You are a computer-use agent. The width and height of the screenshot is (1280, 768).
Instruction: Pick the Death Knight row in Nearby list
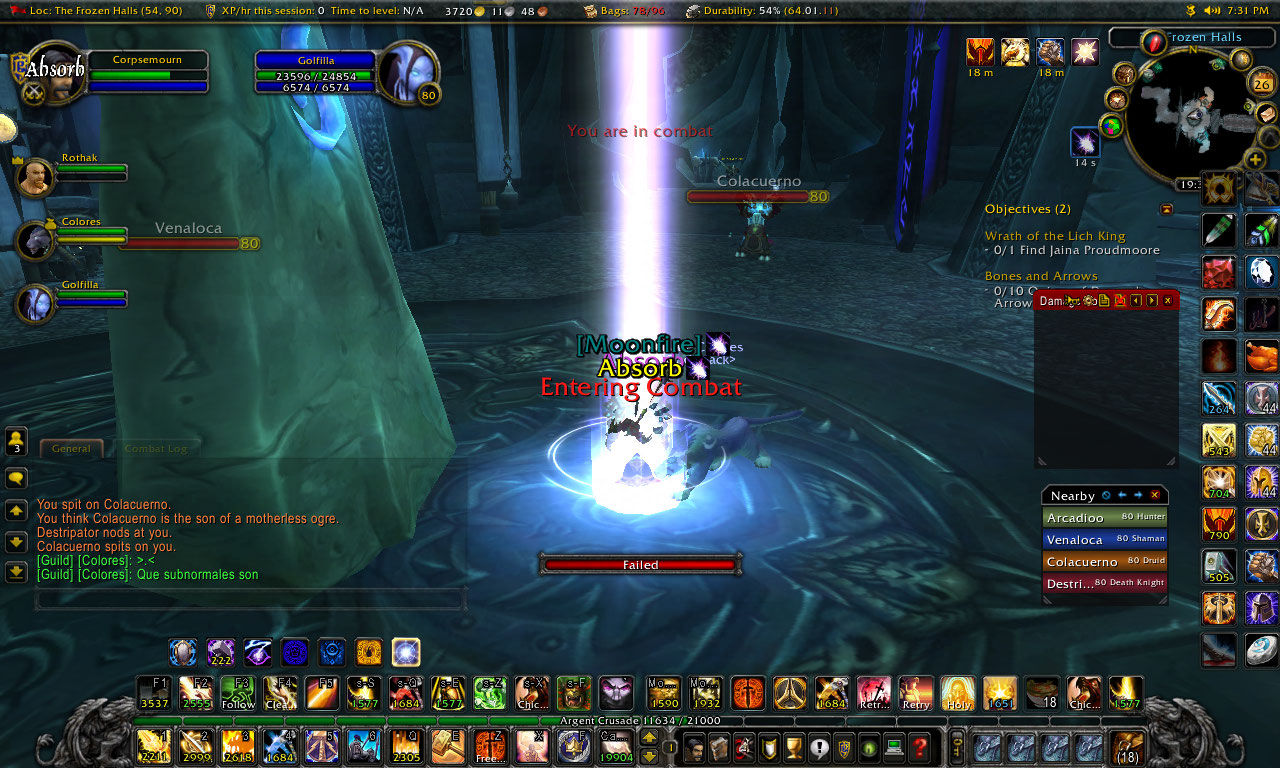[1104, 583]
